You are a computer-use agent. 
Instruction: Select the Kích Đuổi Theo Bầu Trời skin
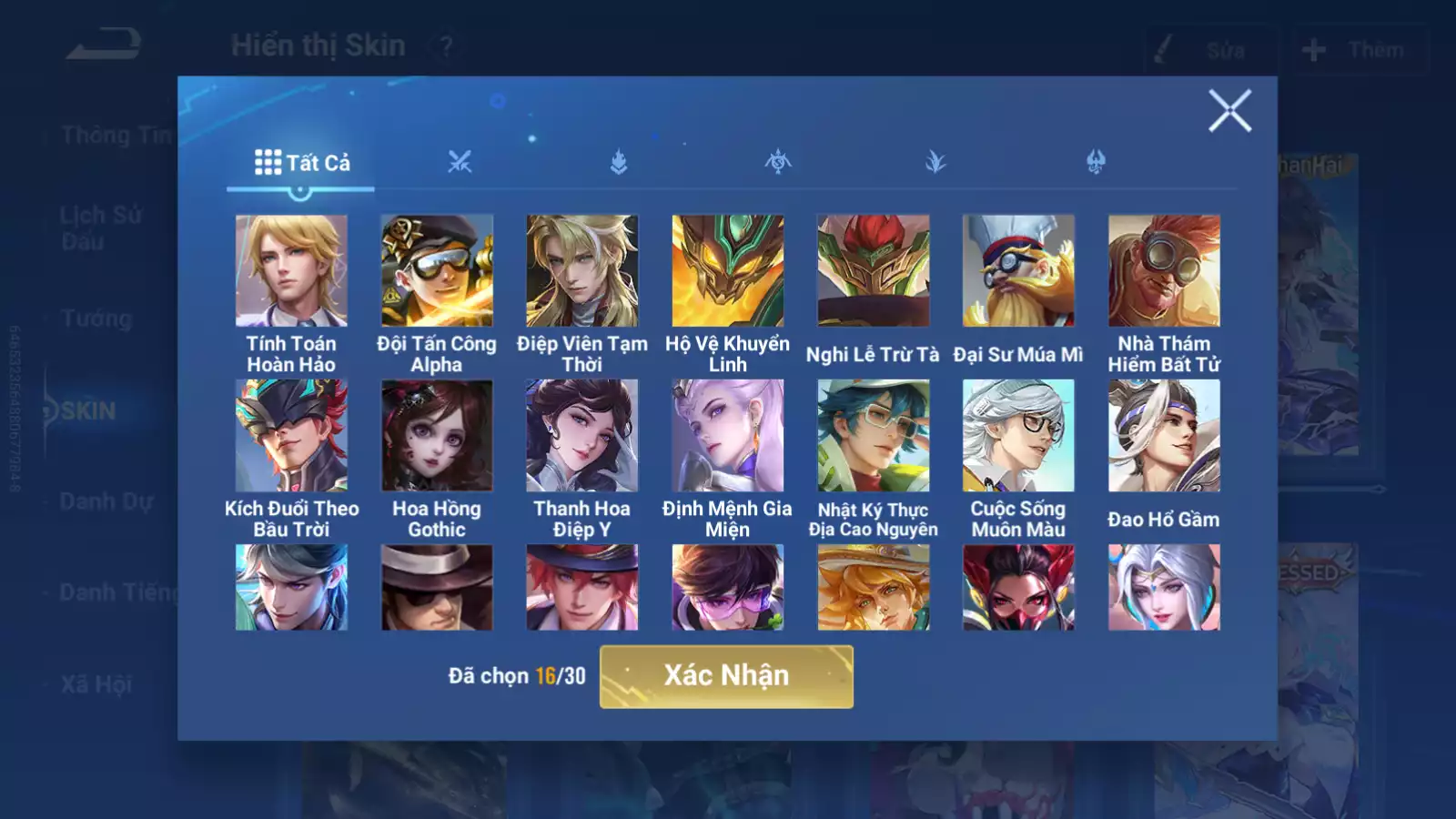[x=291, y=435]
